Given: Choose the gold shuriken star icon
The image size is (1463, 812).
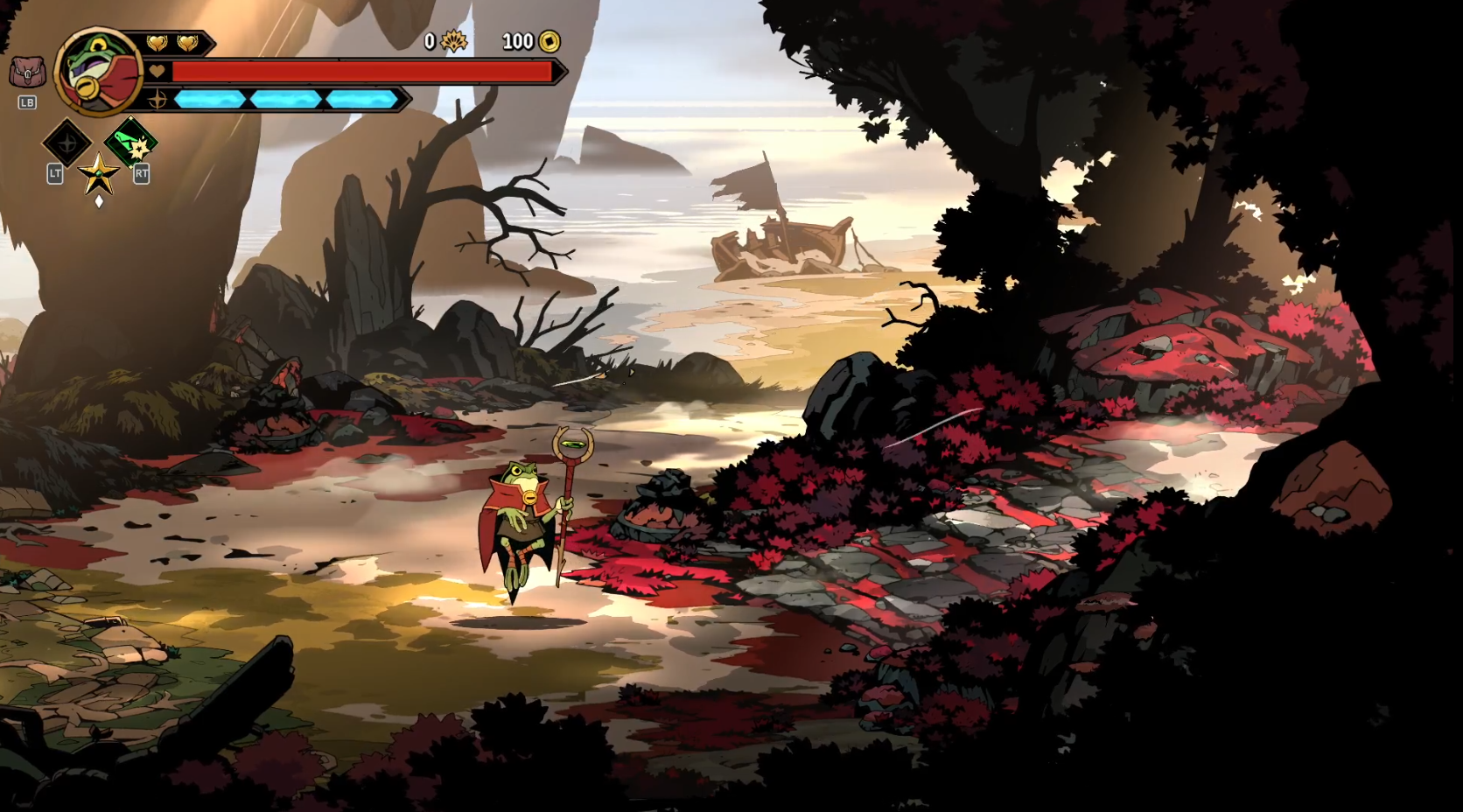Looking at the screenshot, I should 99,173.
